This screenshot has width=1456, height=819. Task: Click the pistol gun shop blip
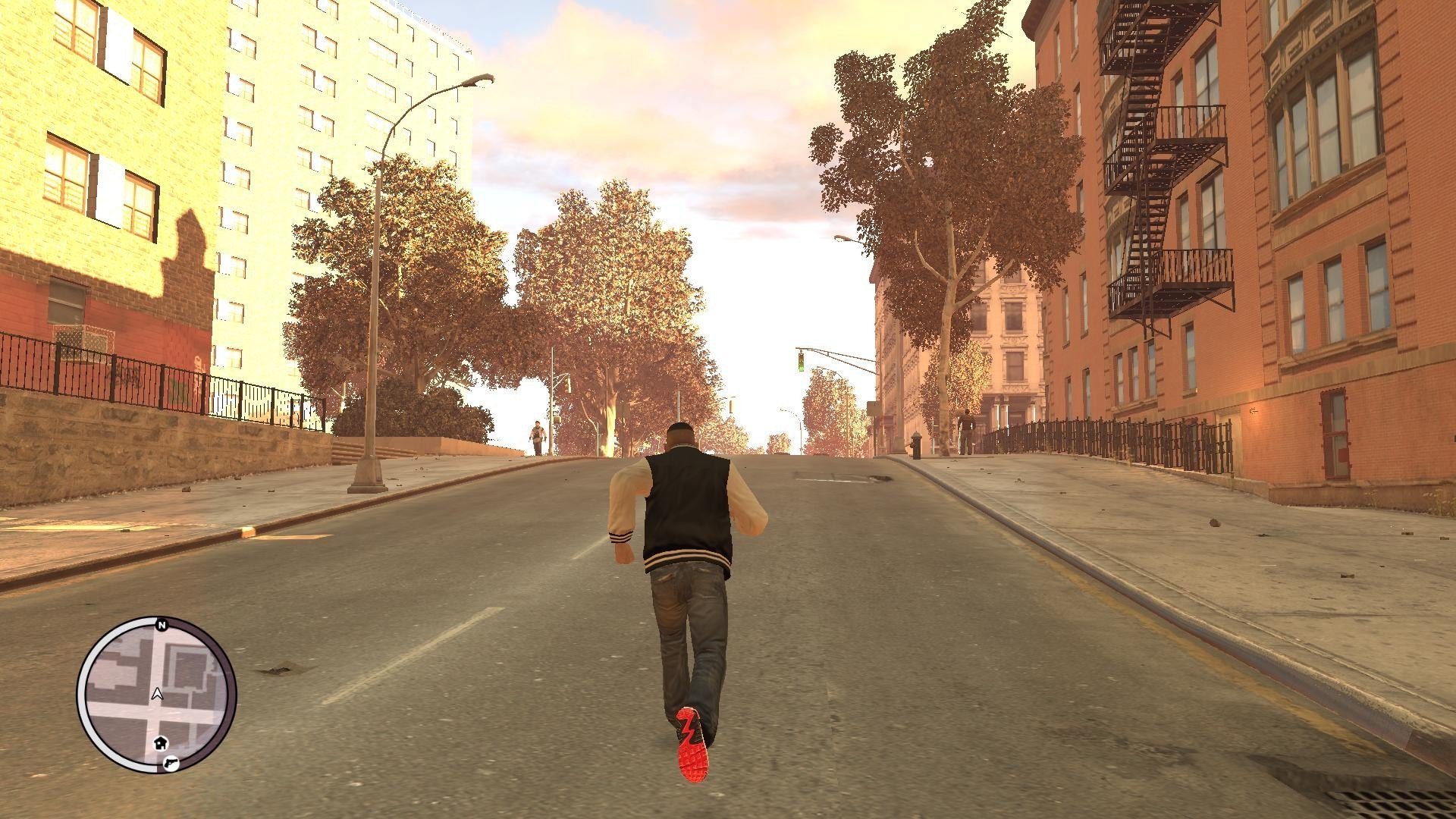[170, 761]
